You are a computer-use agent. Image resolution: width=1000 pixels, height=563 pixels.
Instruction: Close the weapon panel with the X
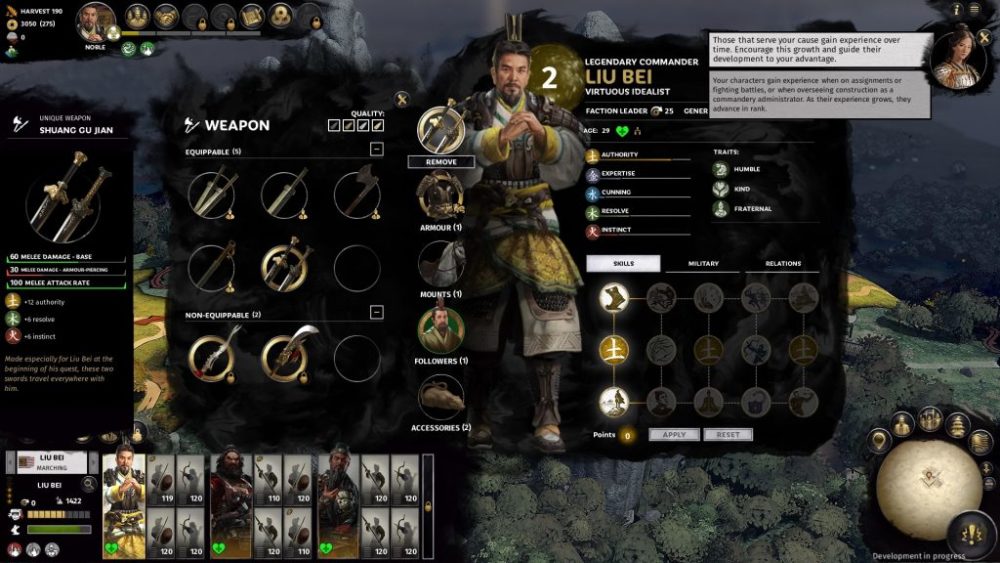click(x=402, y=98)
